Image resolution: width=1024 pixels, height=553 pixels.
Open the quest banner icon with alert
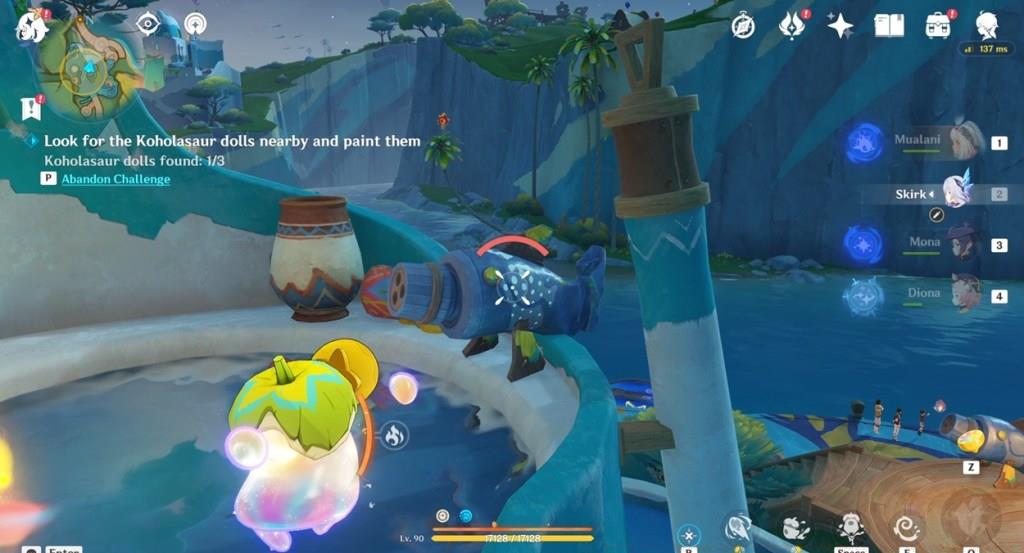coord(30,107)
